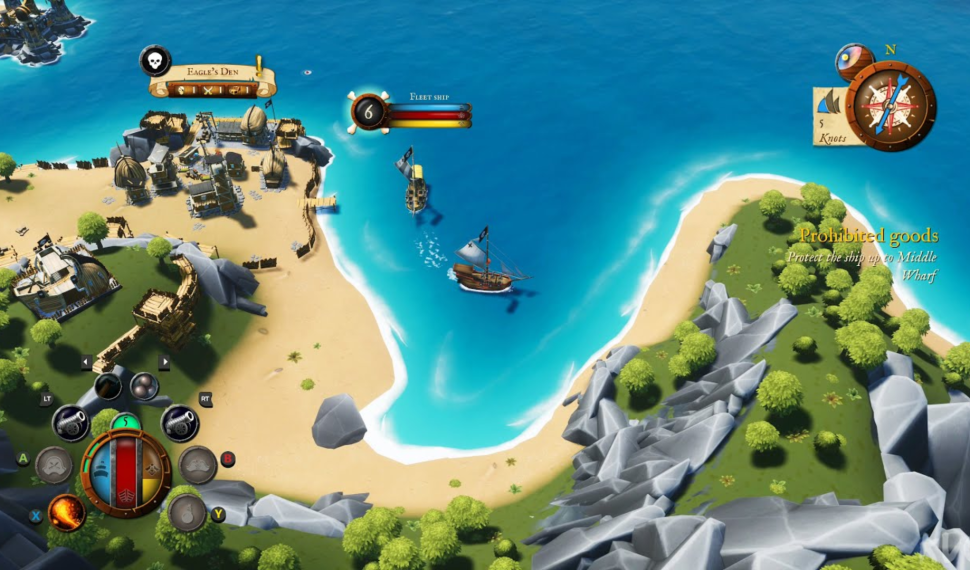Activate the grey bomb ability
Image resolution: width=970 pixels, height=570 pixels.
coord(187,512)
